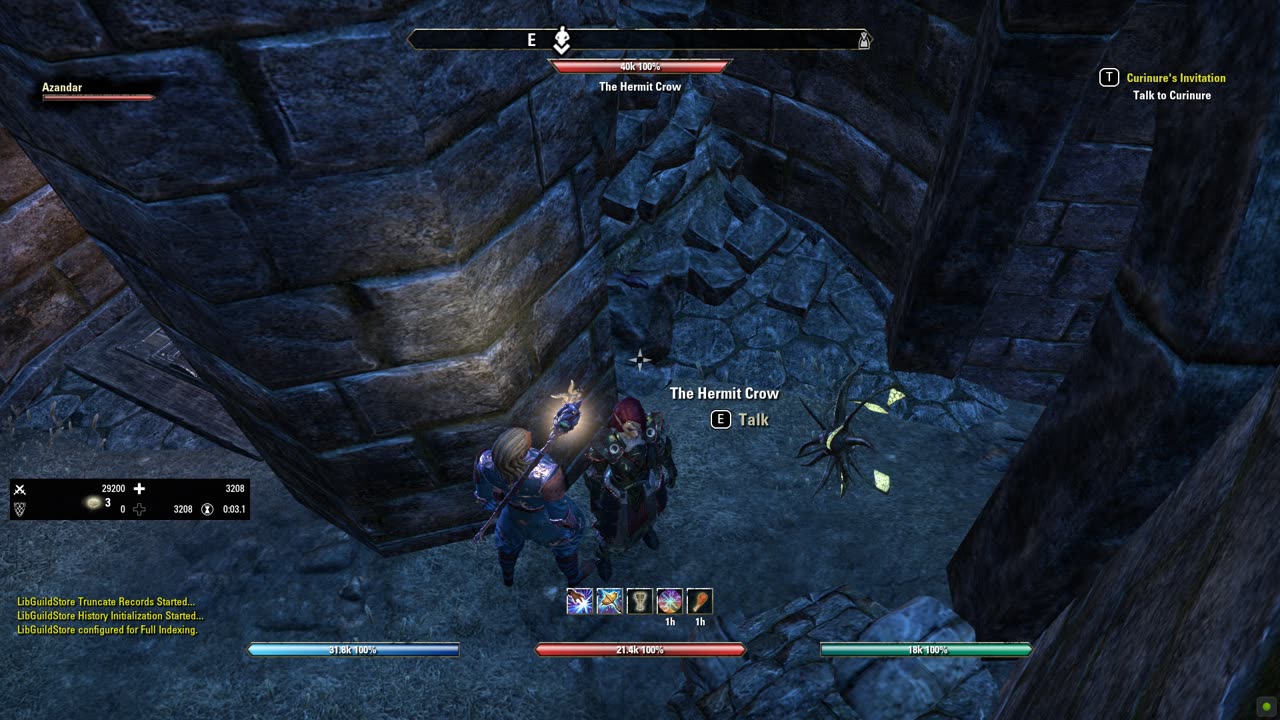Use the golden mace ability
1280x720 pixels.
[610, 601]
